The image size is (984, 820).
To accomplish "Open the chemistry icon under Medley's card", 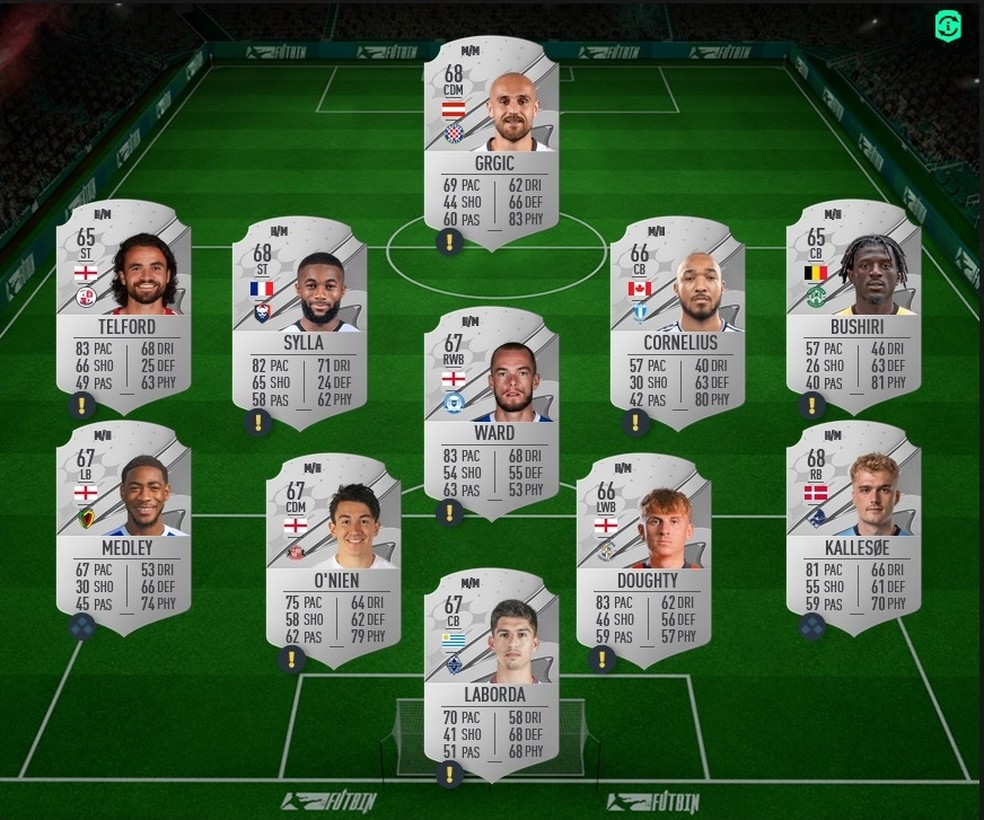I will (82, 627).
